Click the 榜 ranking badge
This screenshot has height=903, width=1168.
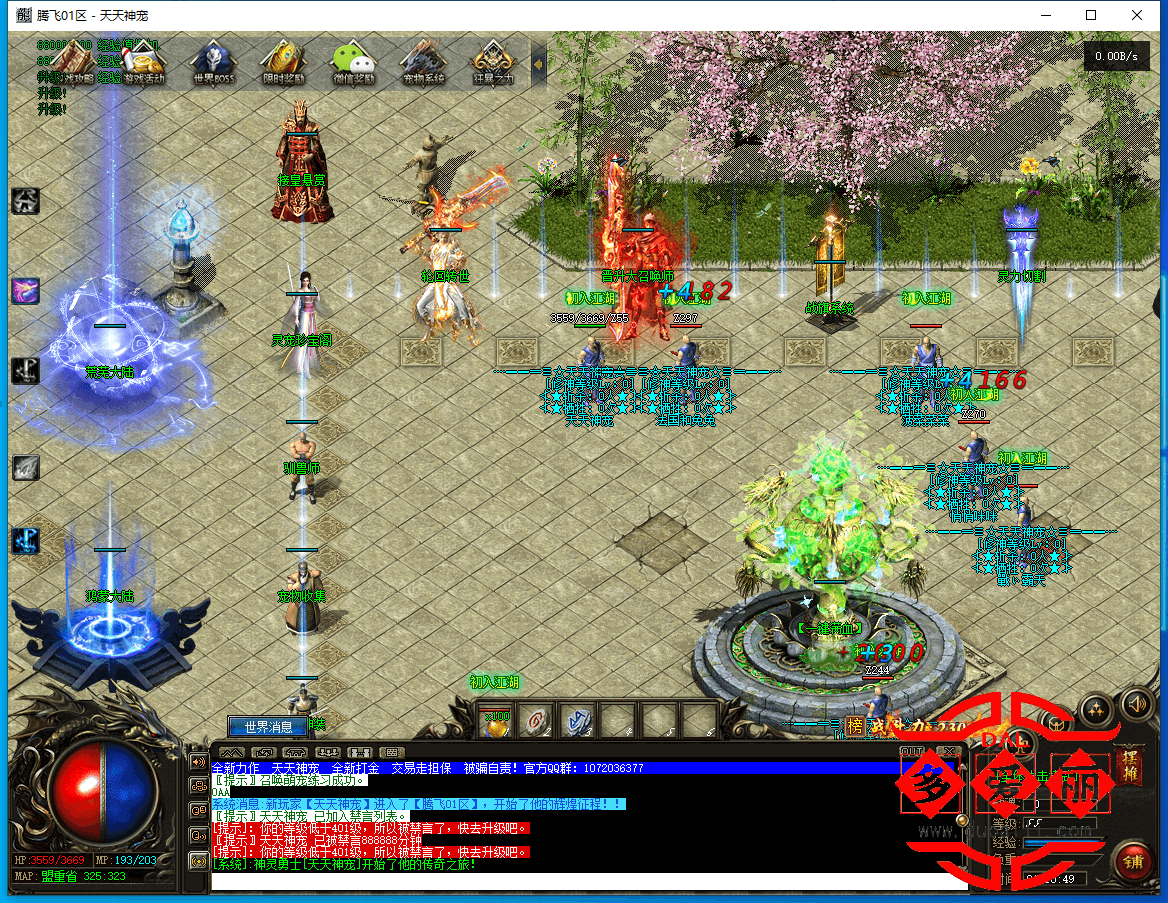855,726
